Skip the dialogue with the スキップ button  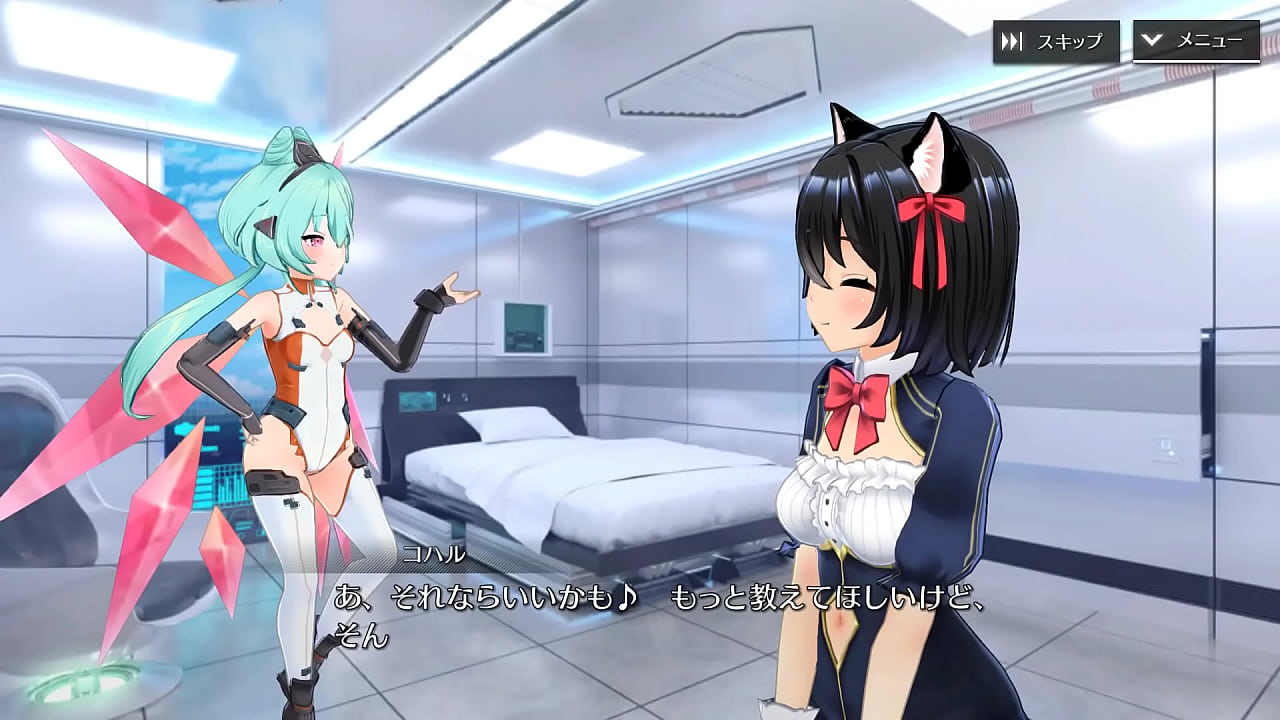tap(1055, 41)
